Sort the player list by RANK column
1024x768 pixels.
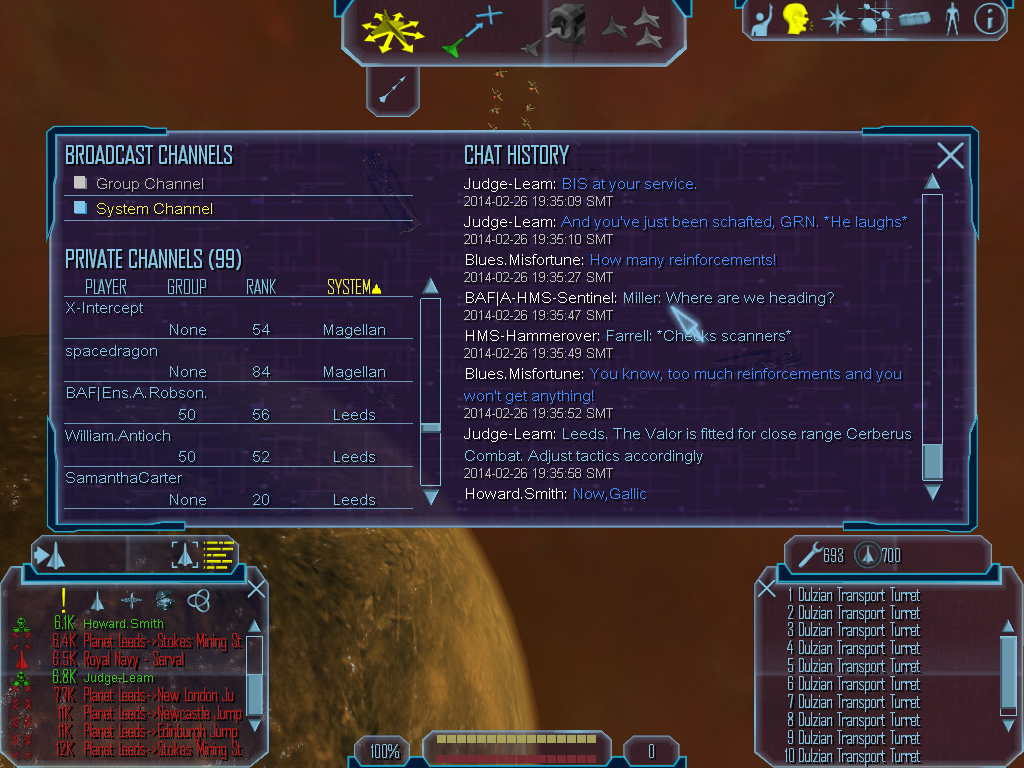pyautogui.click(x=261, y=288)
